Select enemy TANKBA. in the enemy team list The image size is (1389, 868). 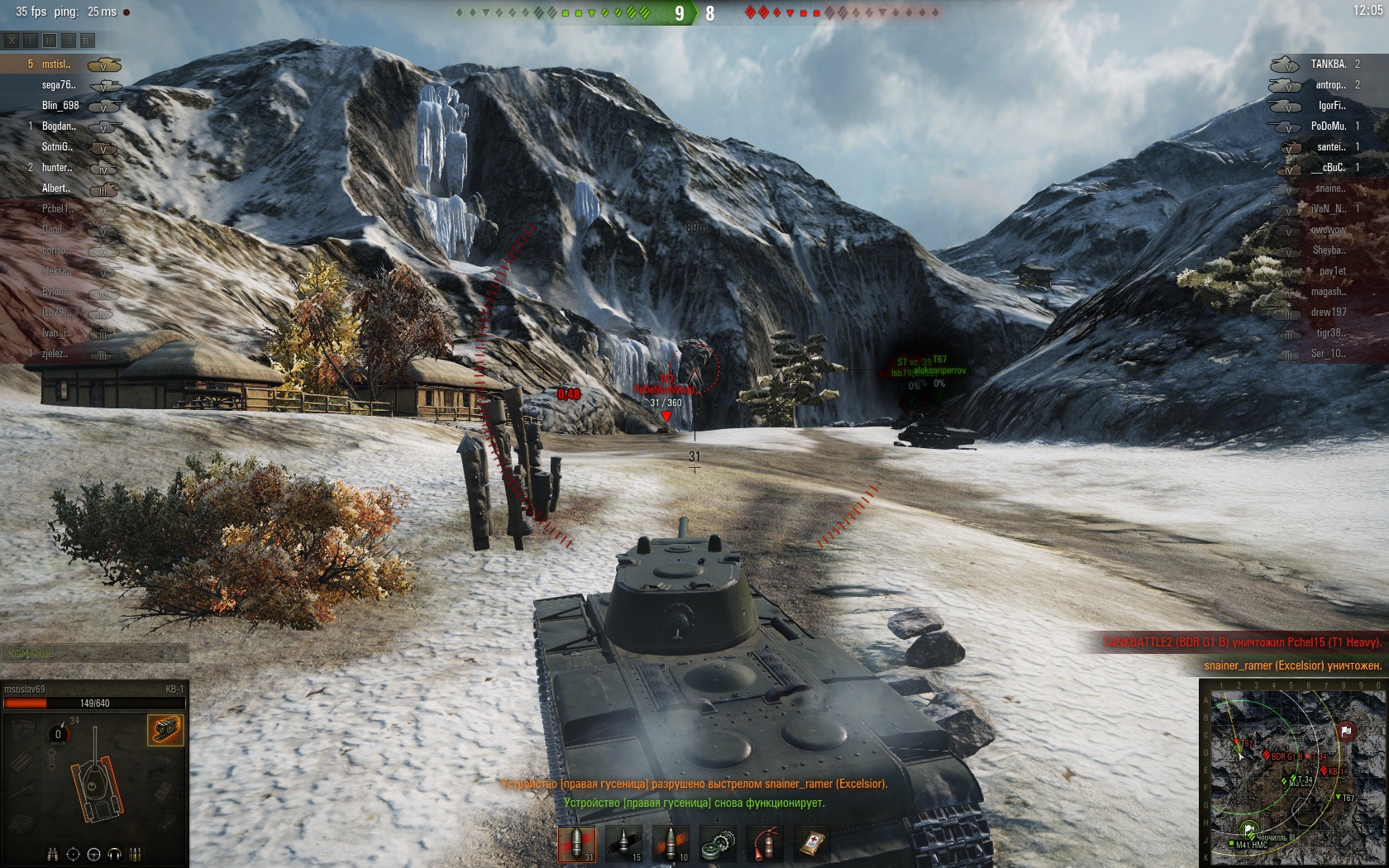point(1328,64)
